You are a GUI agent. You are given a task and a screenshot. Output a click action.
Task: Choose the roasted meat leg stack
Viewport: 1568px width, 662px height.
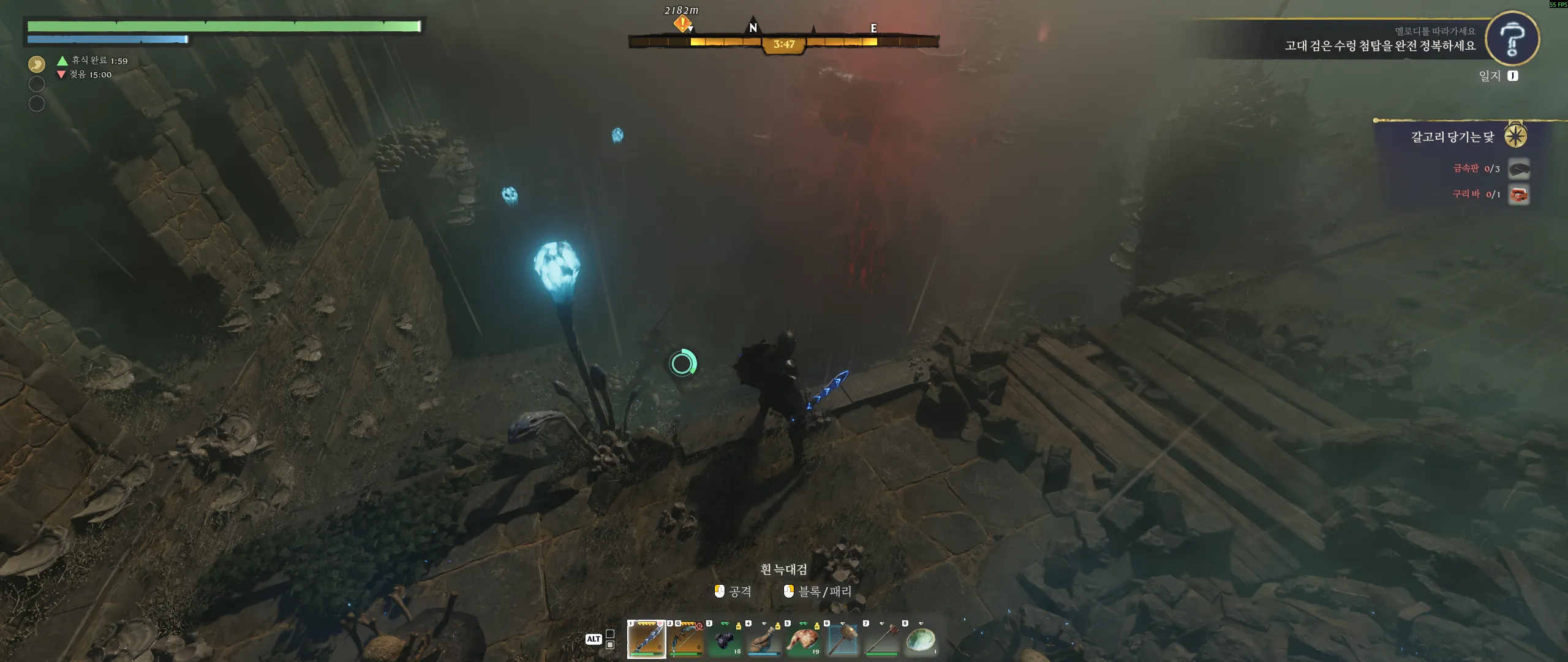[x=803, y=639]
